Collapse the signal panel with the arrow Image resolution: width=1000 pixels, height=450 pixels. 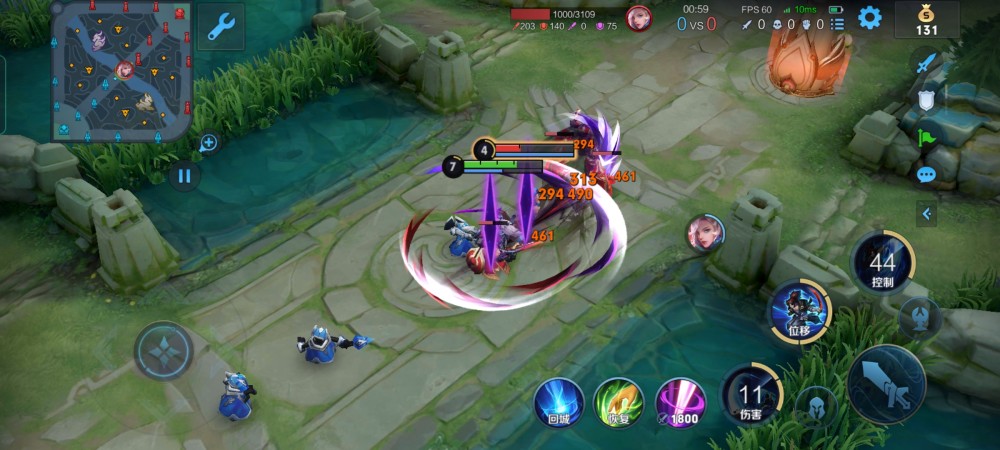926,213
